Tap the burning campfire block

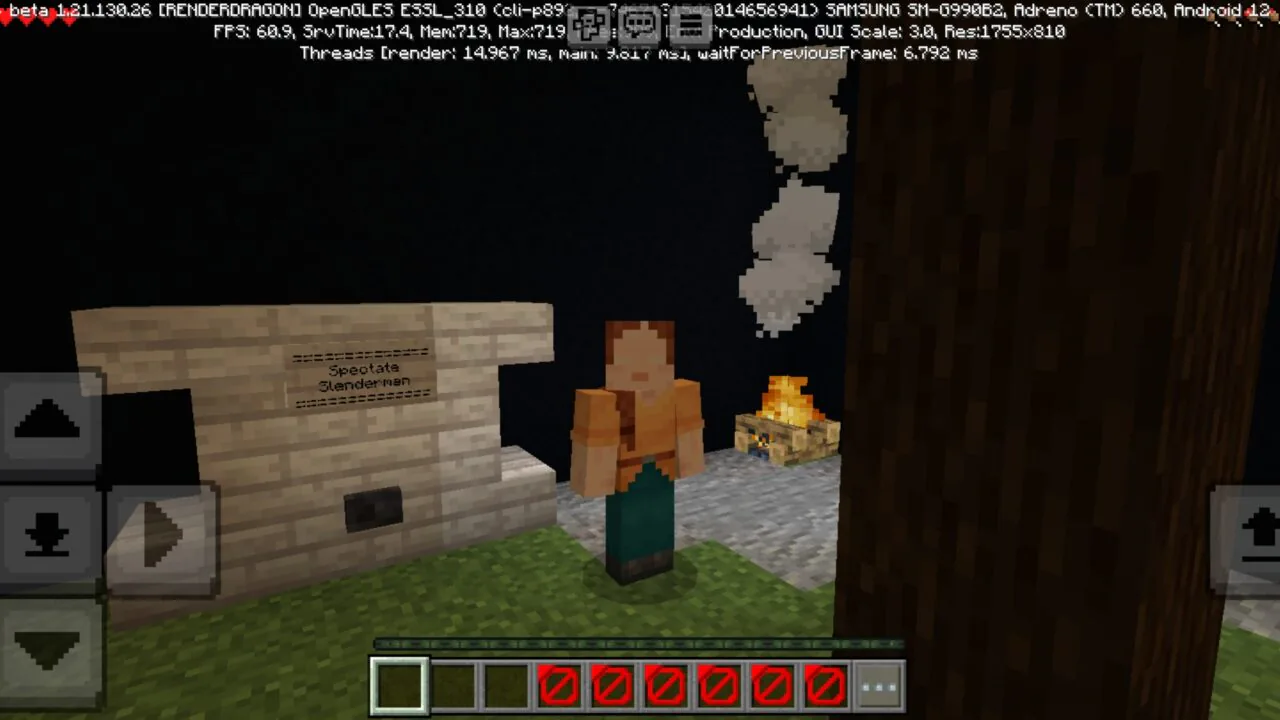(785, 425)
